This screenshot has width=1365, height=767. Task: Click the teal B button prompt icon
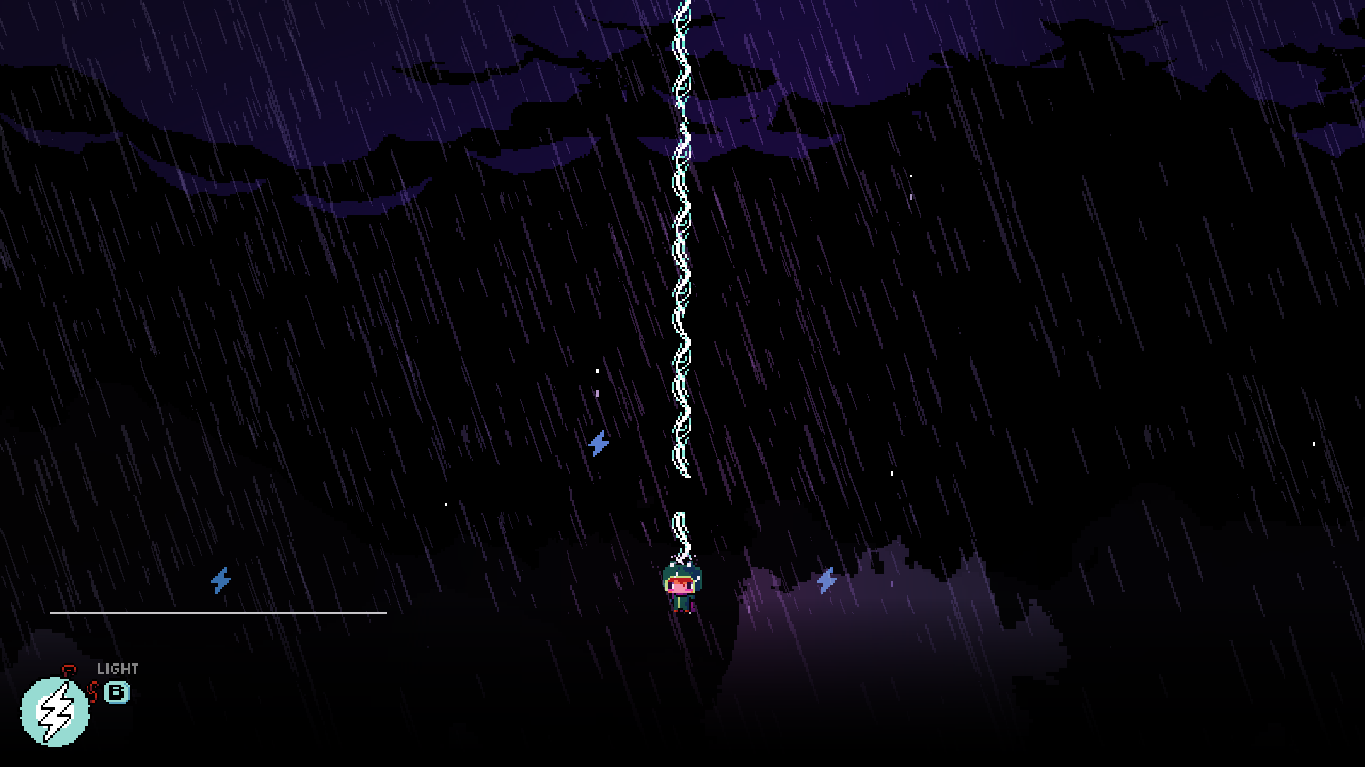[x=117, y=690]
